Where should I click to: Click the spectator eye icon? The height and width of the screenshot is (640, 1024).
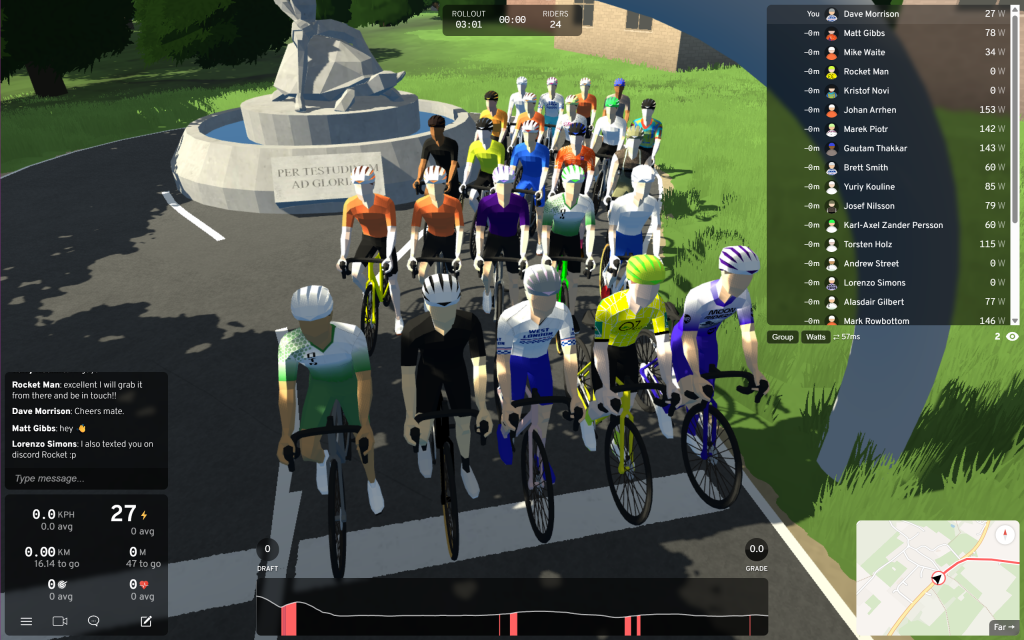pos(1012,337)
